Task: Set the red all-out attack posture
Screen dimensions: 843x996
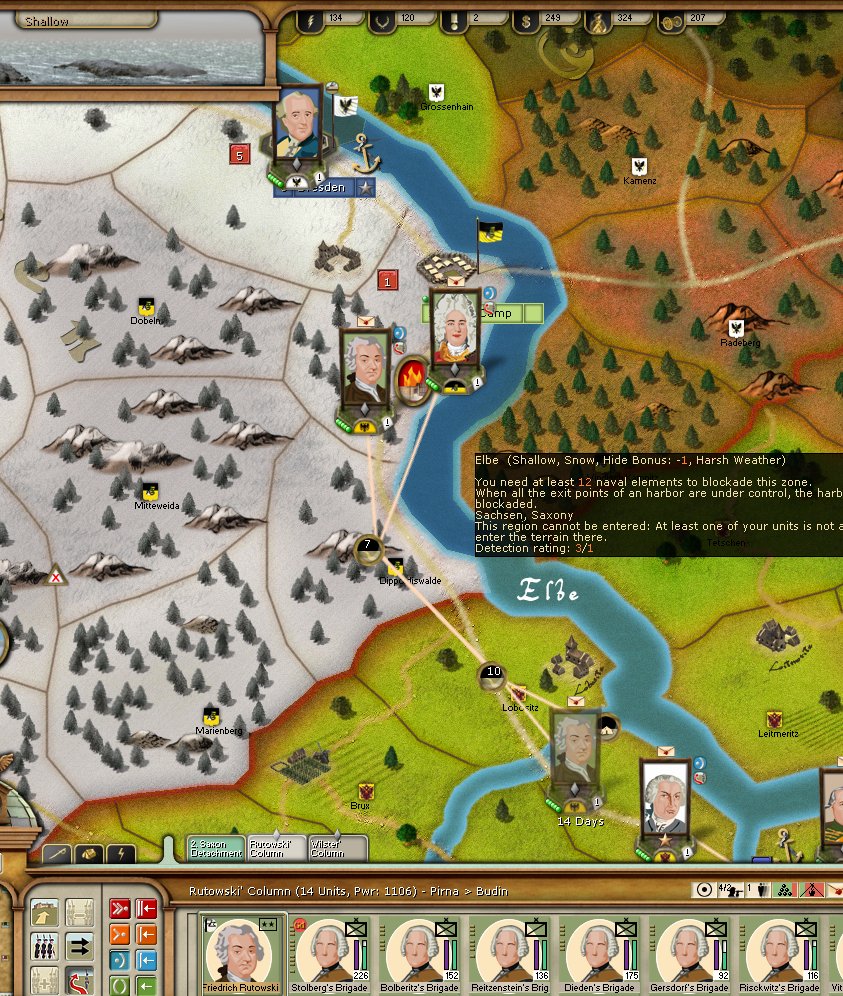Action: (118, 910)
